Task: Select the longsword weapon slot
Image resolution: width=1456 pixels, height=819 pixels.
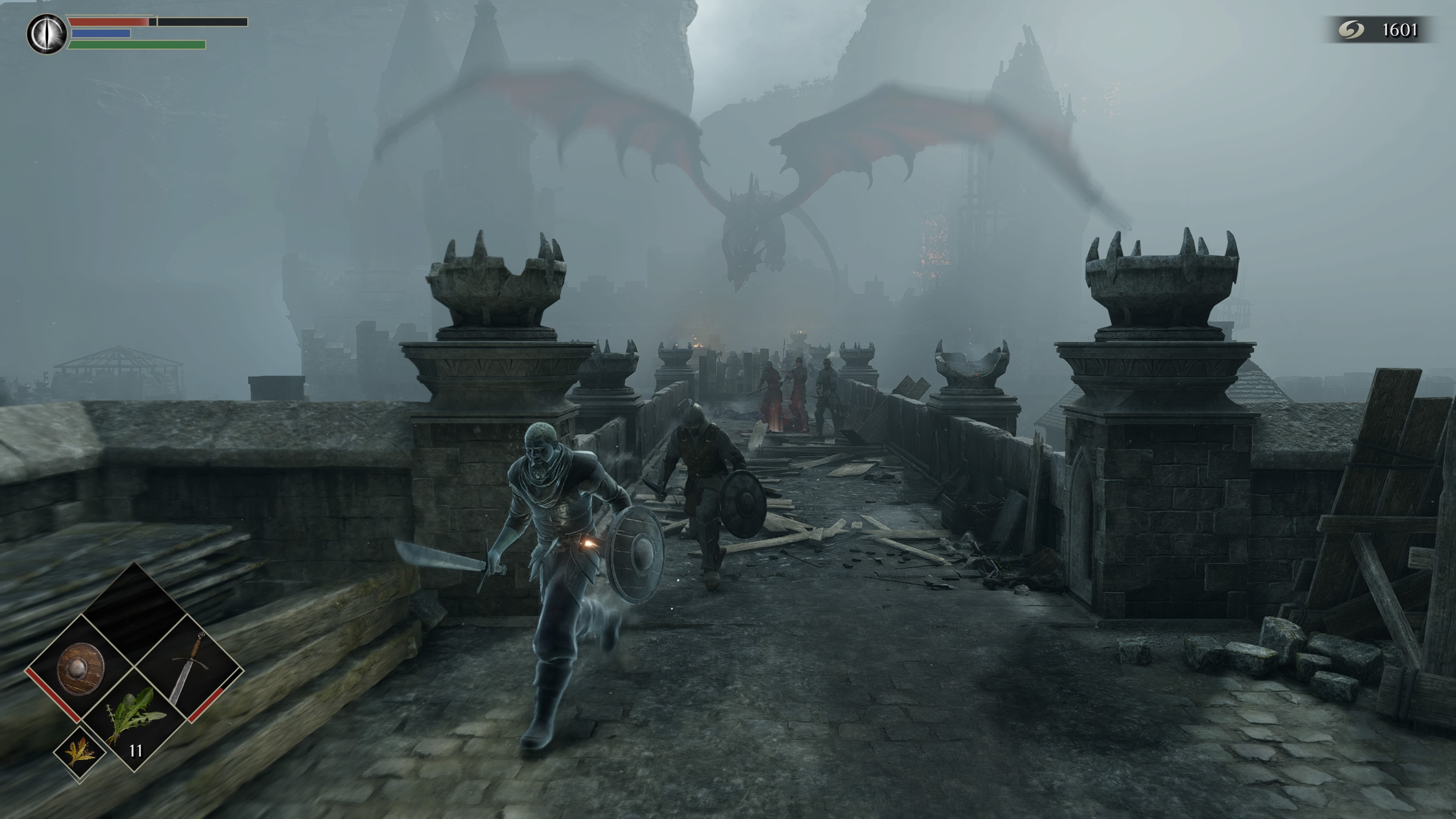Action: pyautogui.click(x=189, y=668)
